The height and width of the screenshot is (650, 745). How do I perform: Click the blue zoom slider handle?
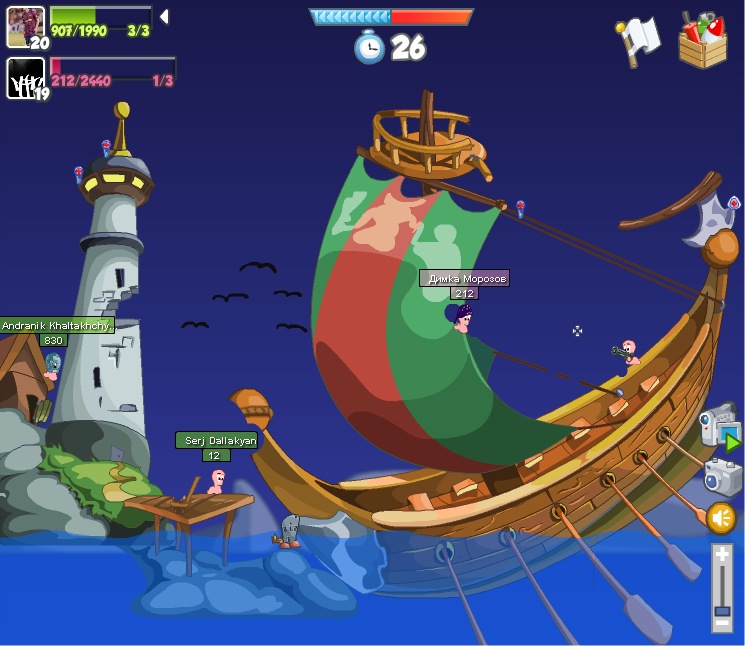pyautogui.click(x=722, y=609)
